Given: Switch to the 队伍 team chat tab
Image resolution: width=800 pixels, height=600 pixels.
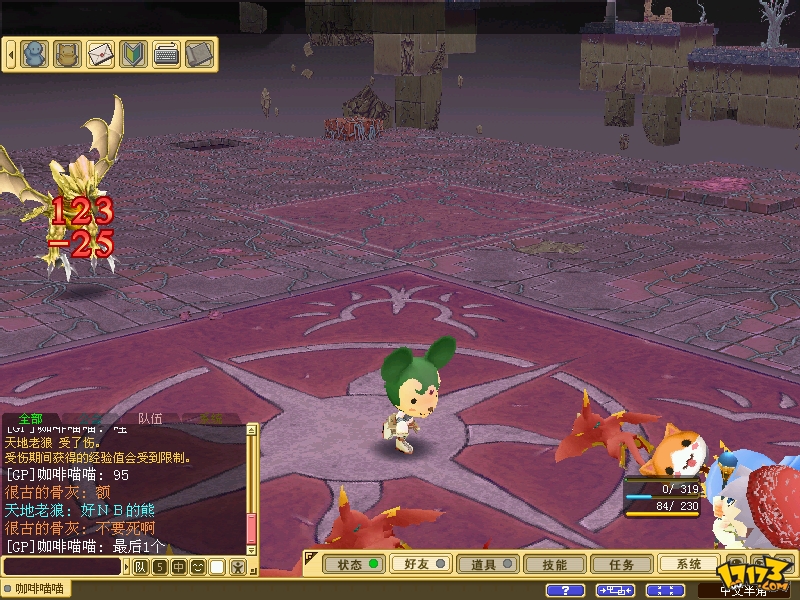Looking at the screenshot, I should pos(150,419).
